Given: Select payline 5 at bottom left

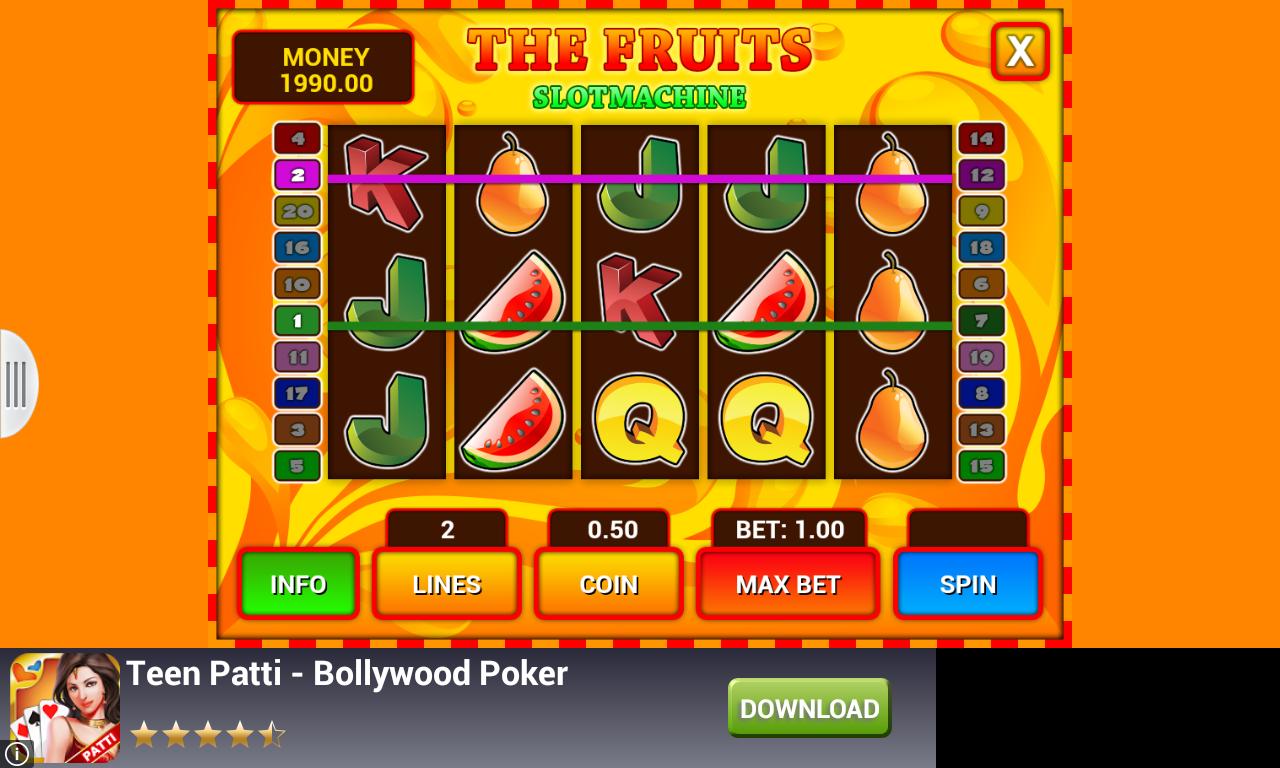Looking at the screenshot, I should (297, 465).
